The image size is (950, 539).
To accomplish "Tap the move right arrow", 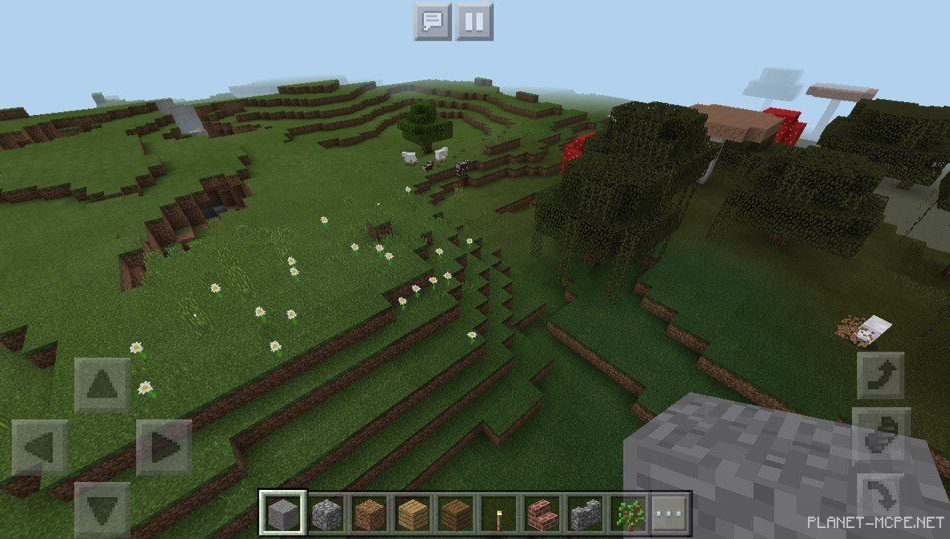I will [164, 446].
